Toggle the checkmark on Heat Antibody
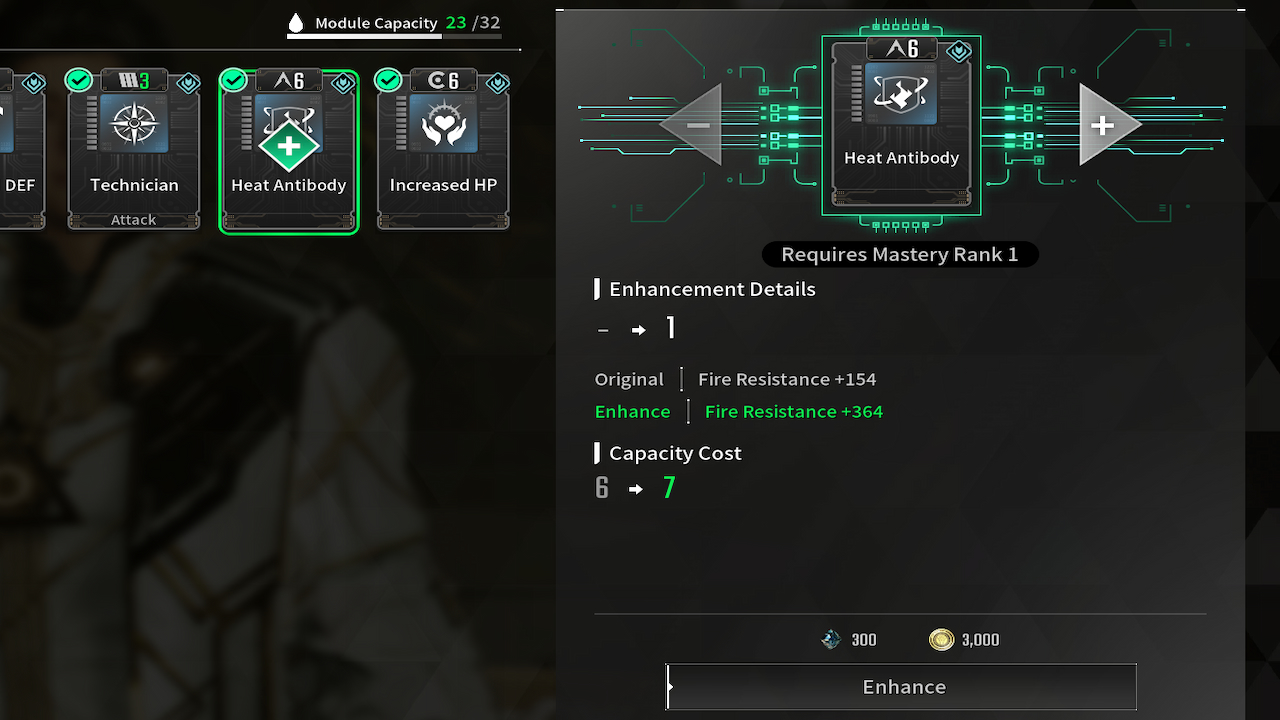This screenshot has width=1280, height=720. coord(233,79)
